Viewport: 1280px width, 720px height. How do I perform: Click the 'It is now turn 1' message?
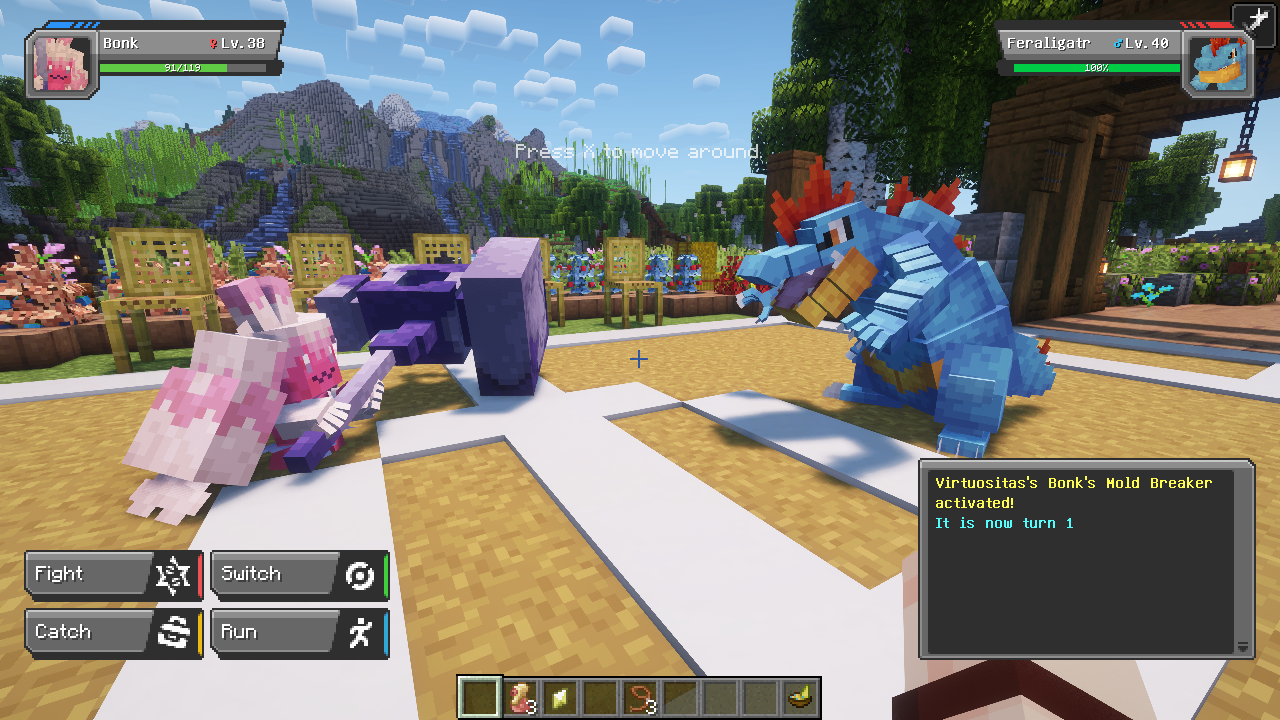pos(1005,523)
